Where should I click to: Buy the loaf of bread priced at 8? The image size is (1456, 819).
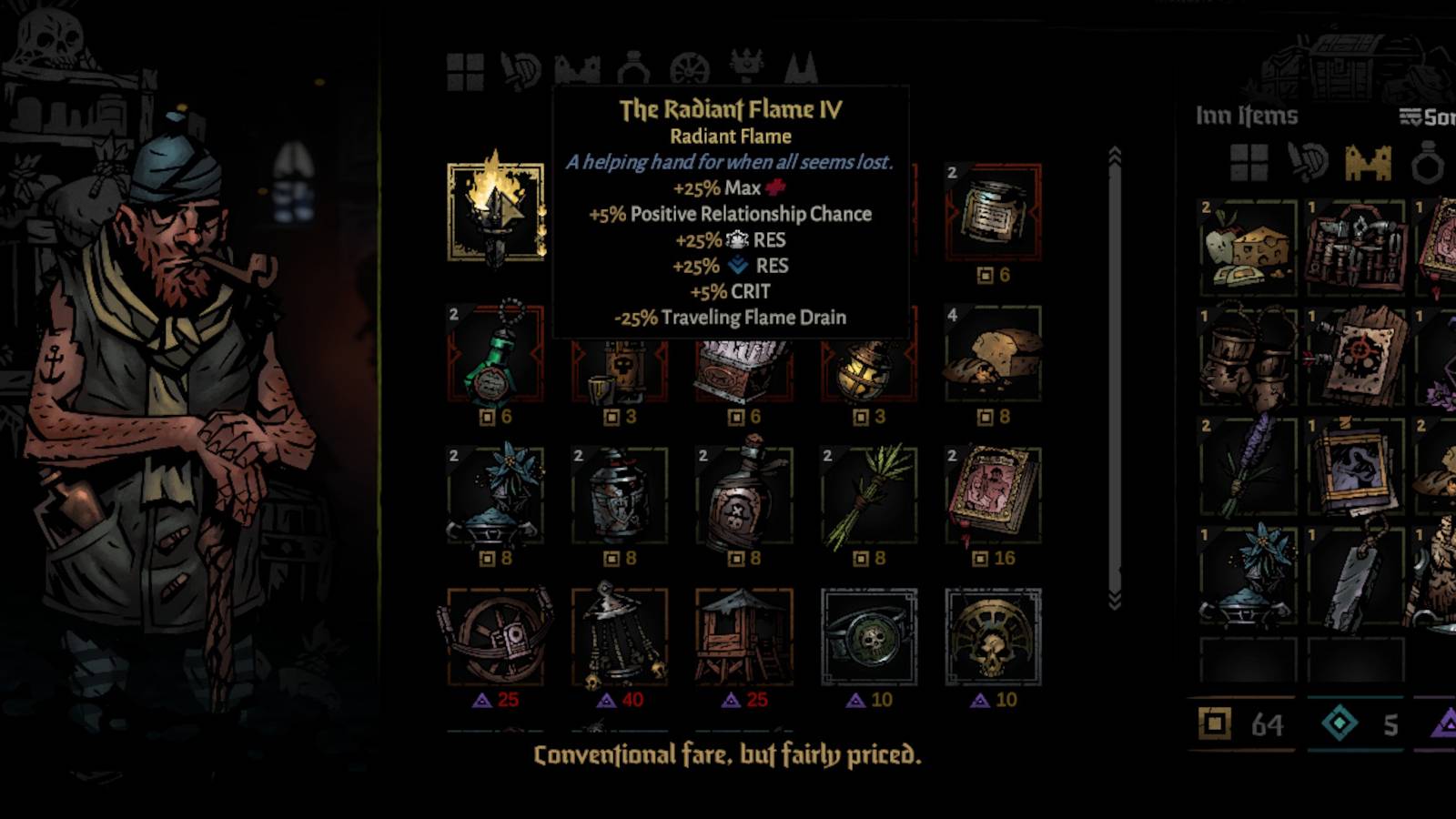click(x=992, y=357)
